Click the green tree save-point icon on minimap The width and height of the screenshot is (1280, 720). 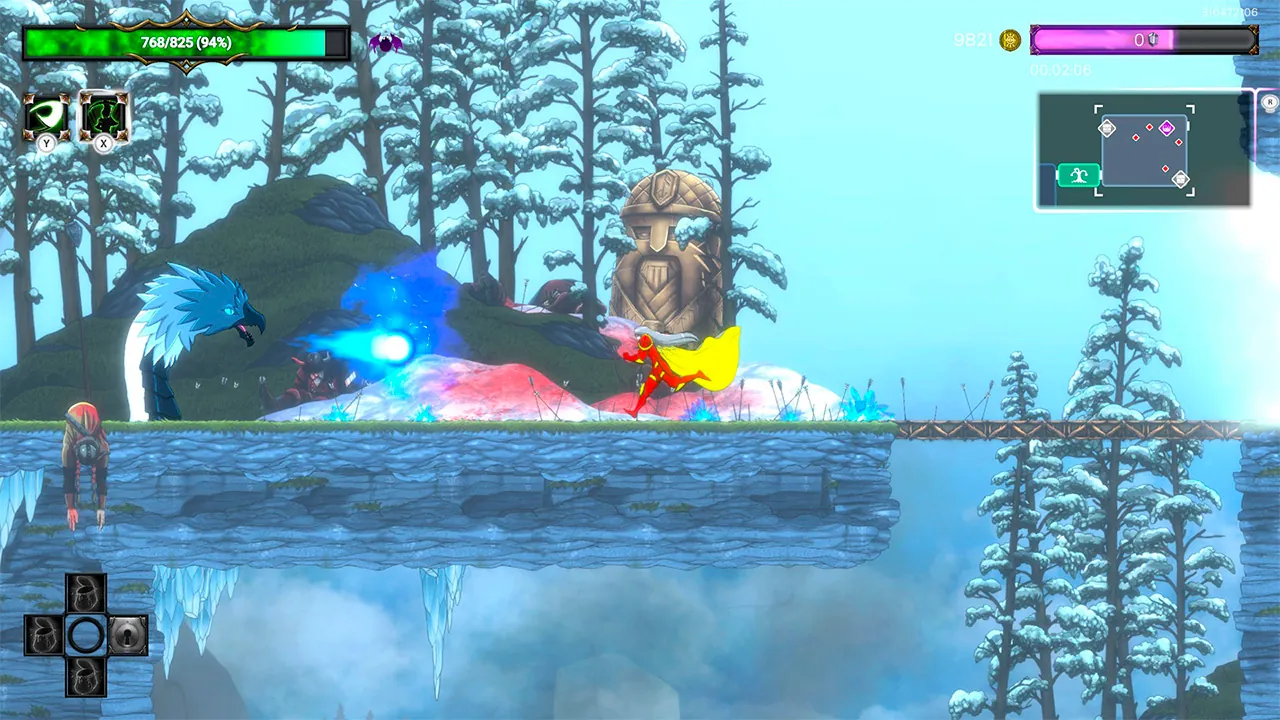1080,175
